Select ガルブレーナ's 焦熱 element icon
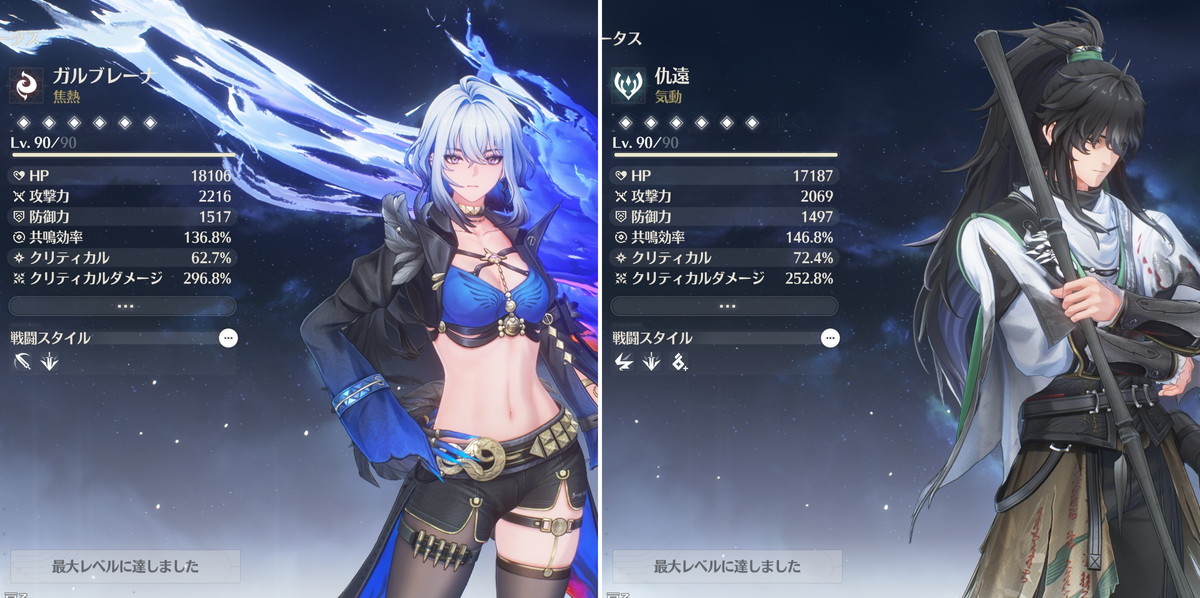The image size is (1200, 598). 27,85
